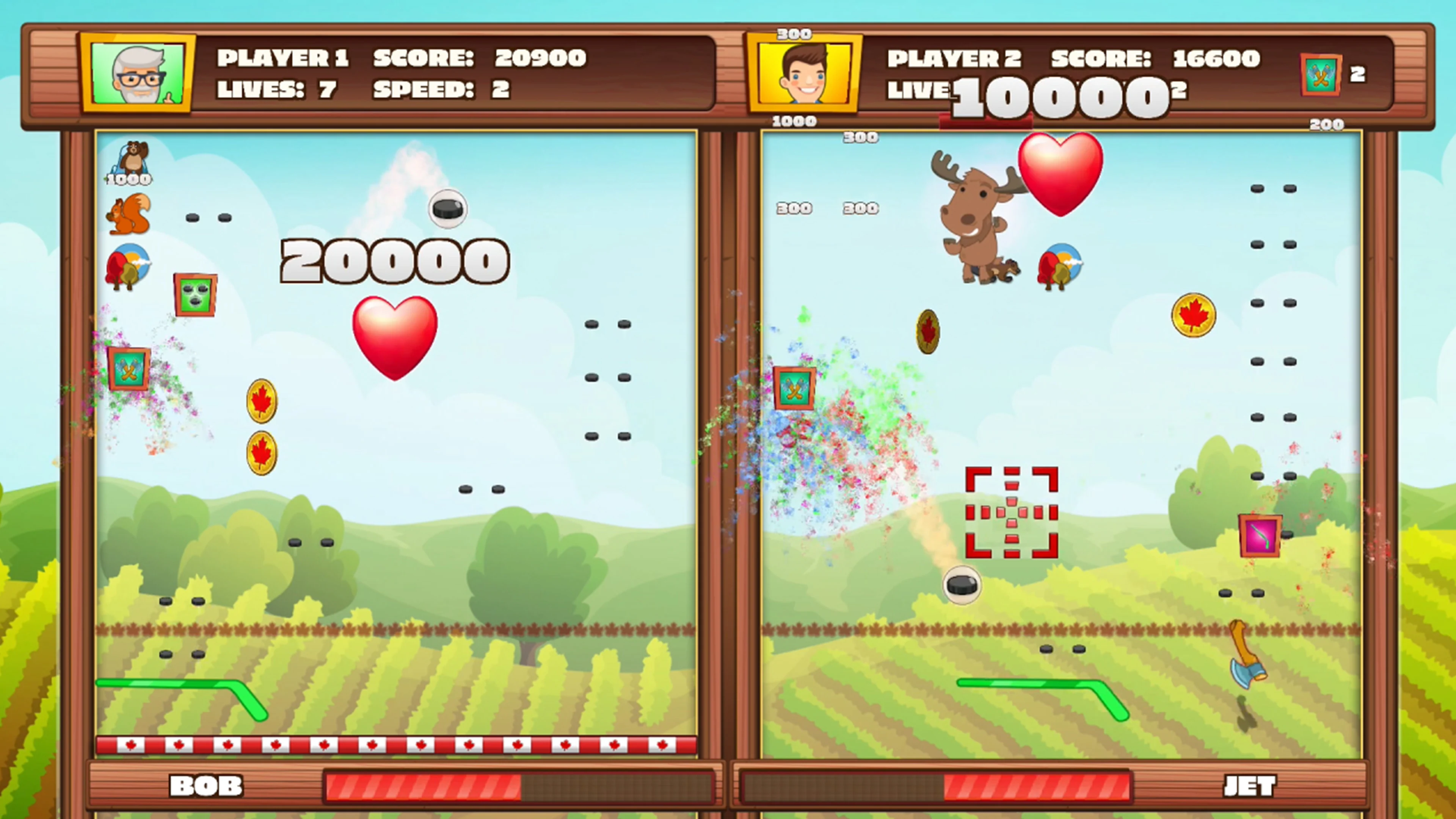This screenshot has width=1456, height=819.
Task: Click the crossed axes counter beside Player 2 score
Action: (1321, 75)
